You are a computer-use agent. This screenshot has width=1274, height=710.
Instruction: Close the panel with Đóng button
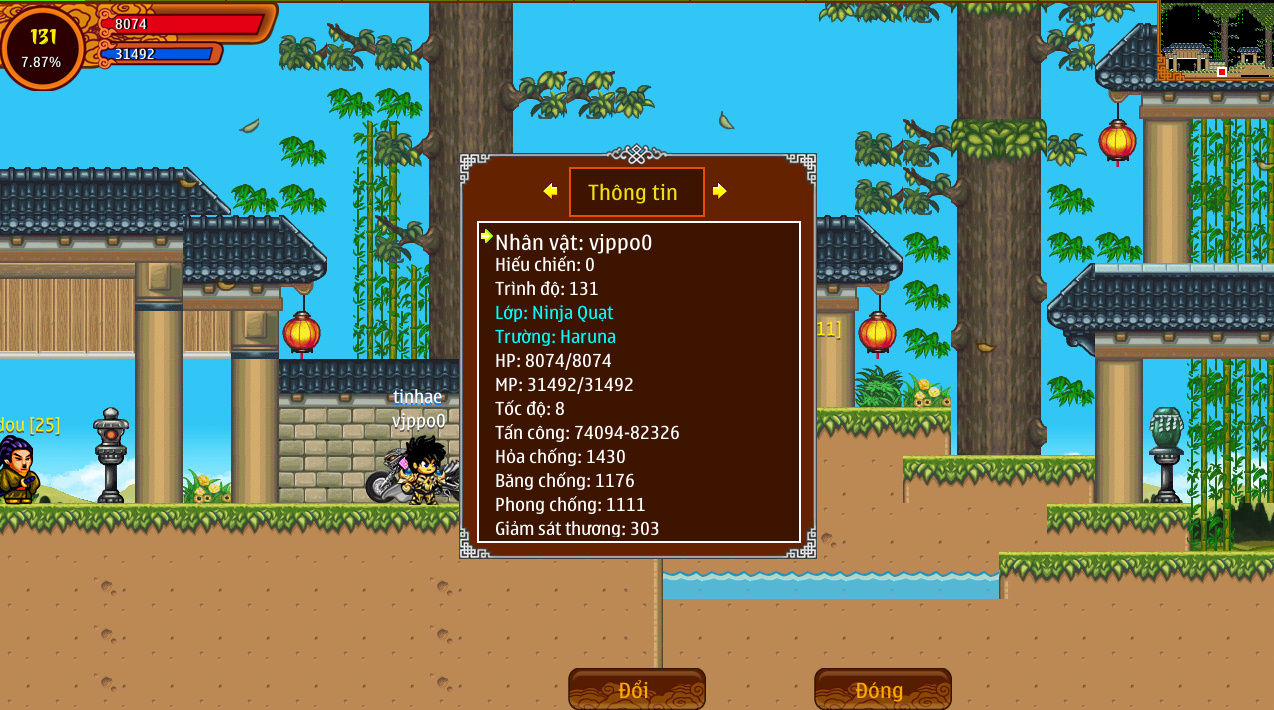click(882, 690)
